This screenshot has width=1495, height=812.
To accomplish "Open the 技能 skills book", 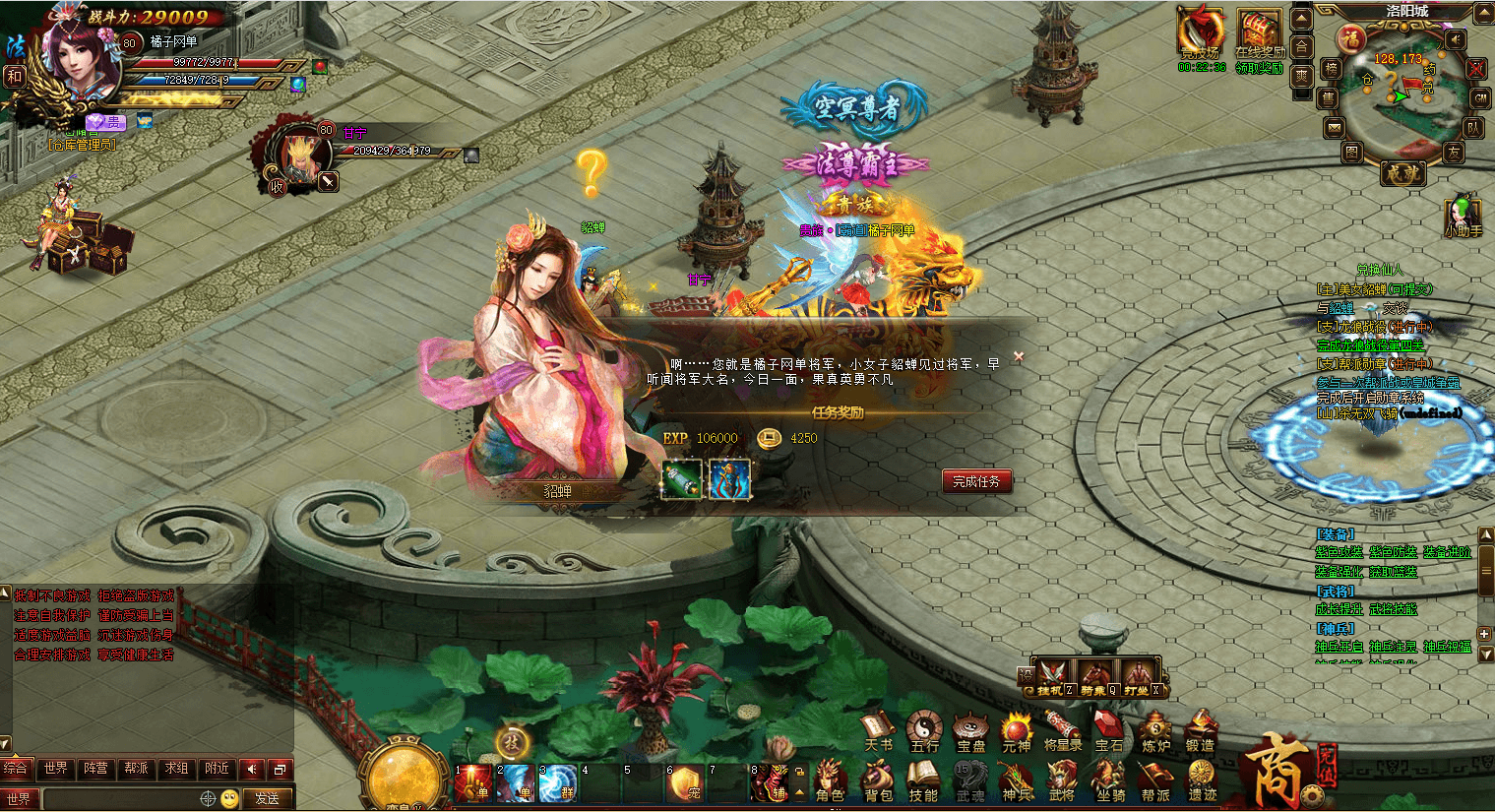I will (x=923, y=781).
